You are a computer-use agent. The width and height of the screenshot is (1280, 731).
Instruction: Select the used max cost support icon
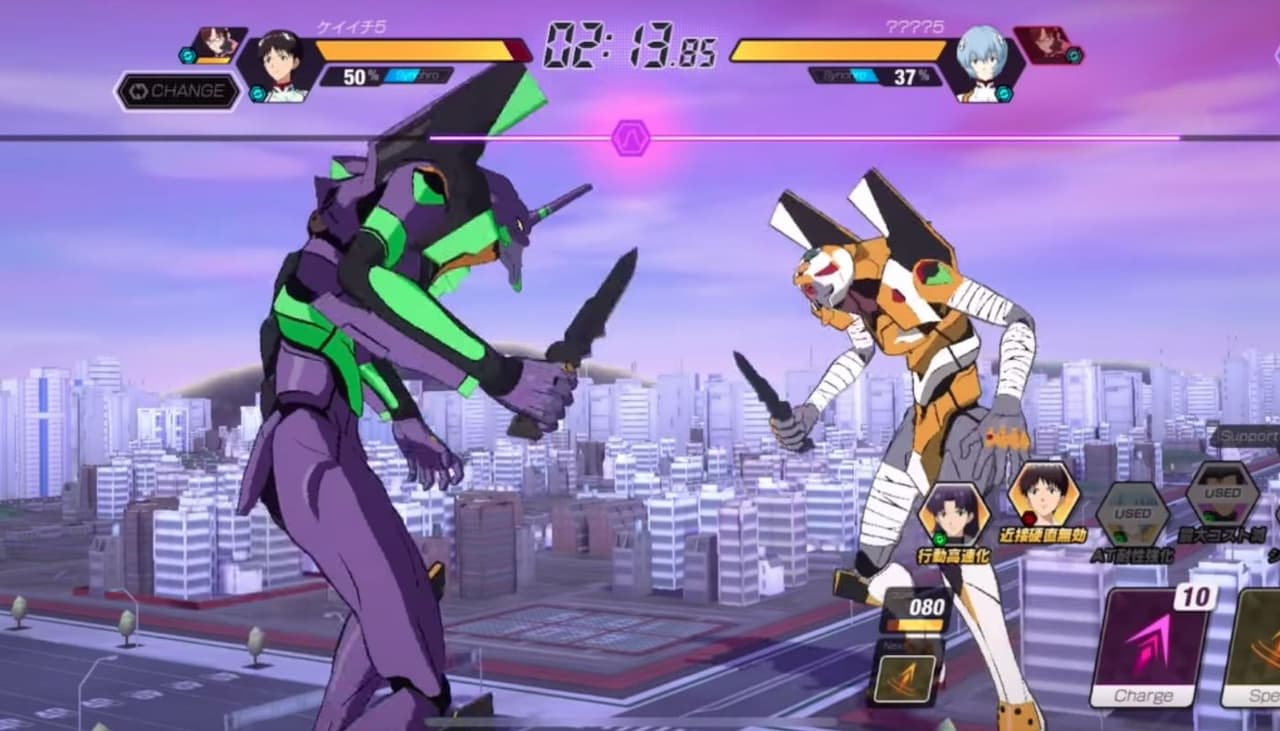(x=1222, y=494)
